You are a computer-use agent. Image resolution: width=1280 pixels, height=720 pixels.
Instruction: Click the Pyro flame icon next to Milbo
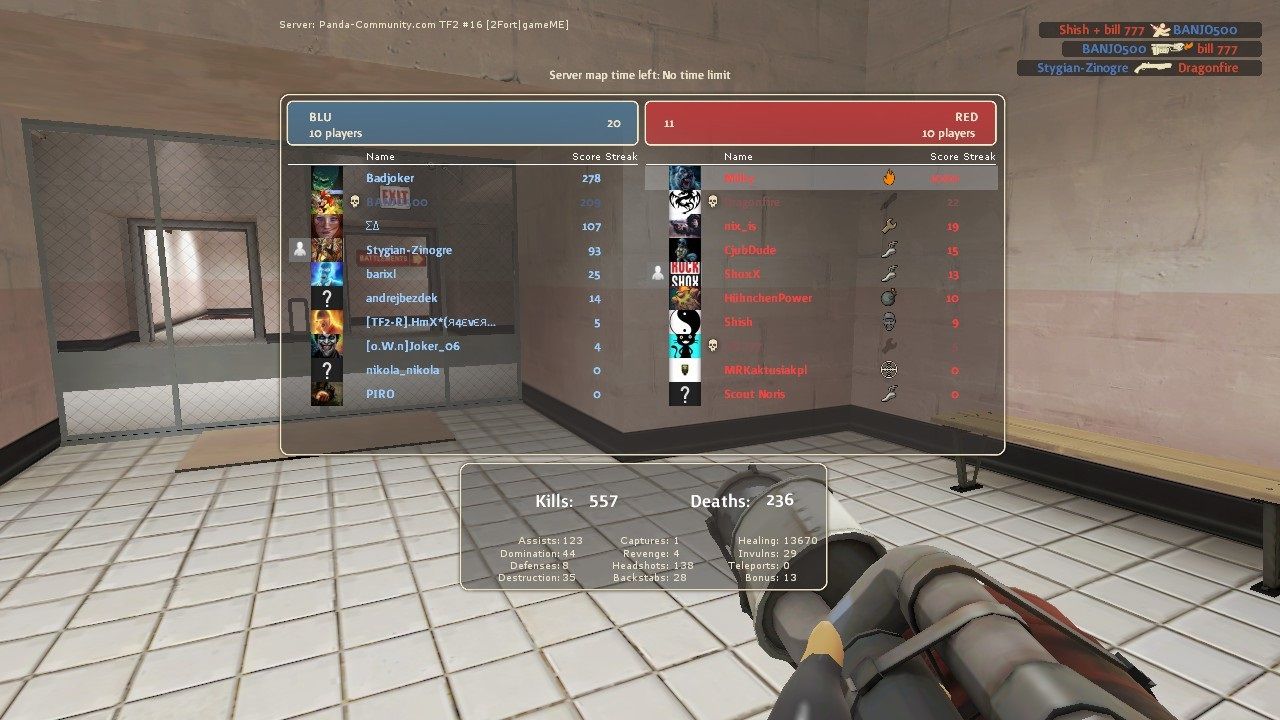coord(887,178)
